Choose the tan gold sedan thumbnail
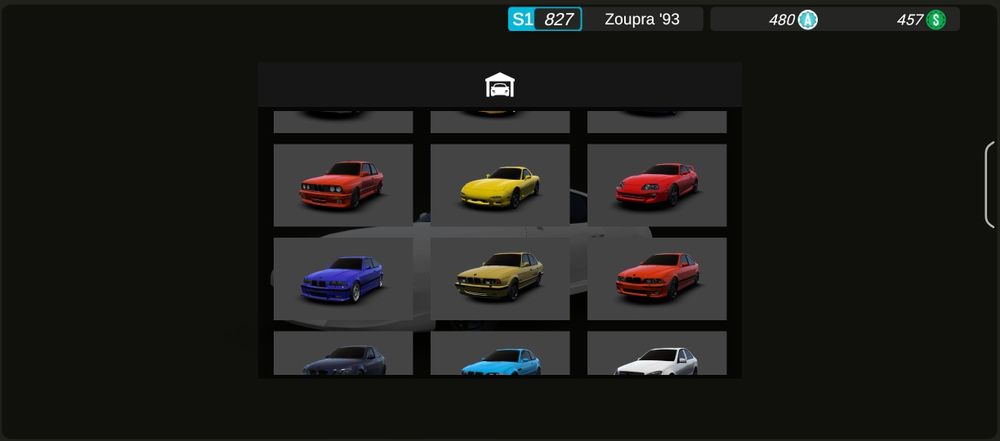Image resolution: width=1000 pixels, height=441 pixels. pyautogui.click(x=500, y=279)
